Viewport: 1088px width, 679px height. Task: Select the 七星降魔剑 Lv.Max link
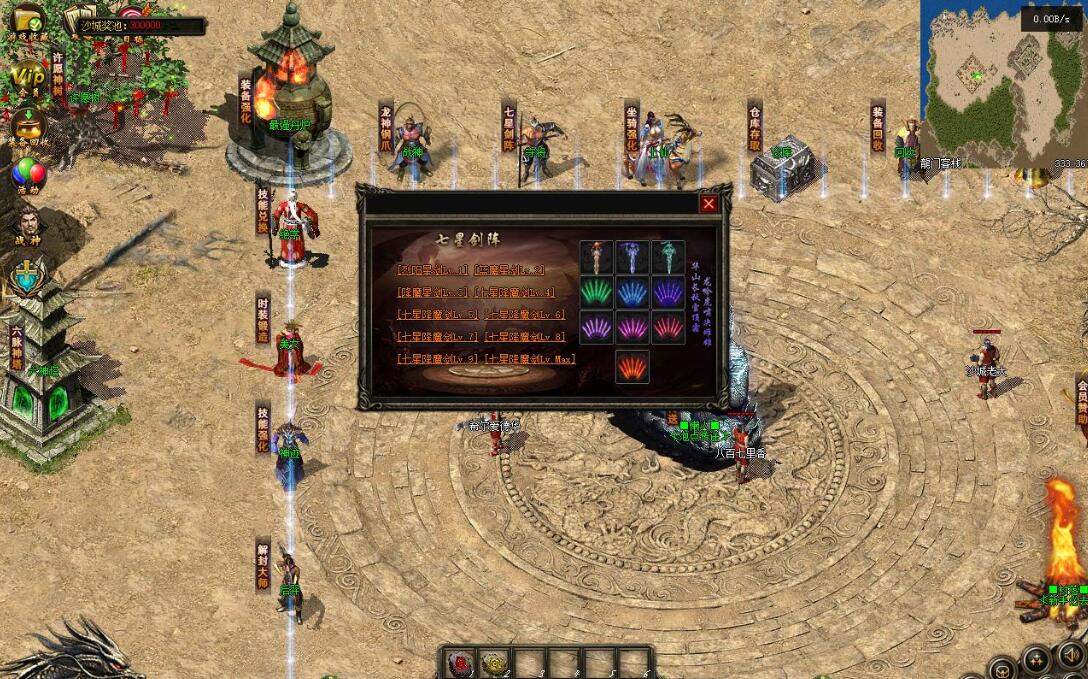pyautogui.click(x=530, y=359)
